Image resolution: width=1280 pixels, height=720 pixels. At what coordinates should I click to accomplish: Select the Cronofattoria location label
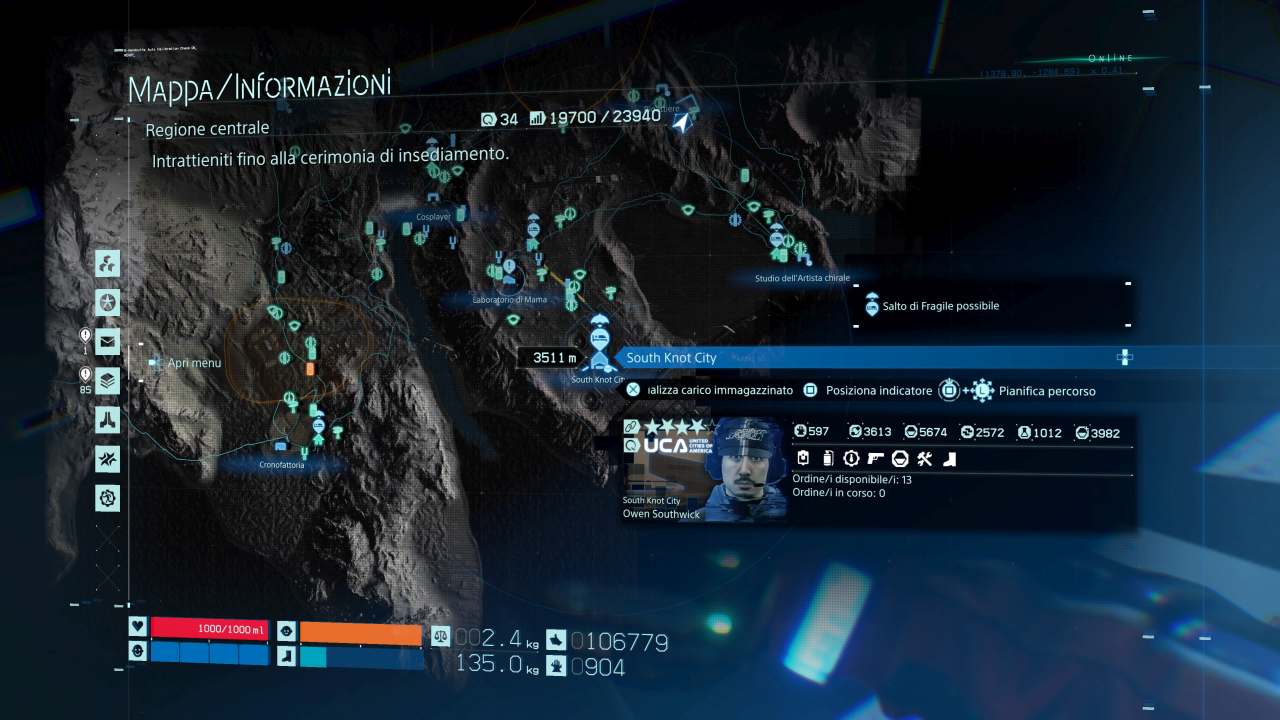coord(281,465)
